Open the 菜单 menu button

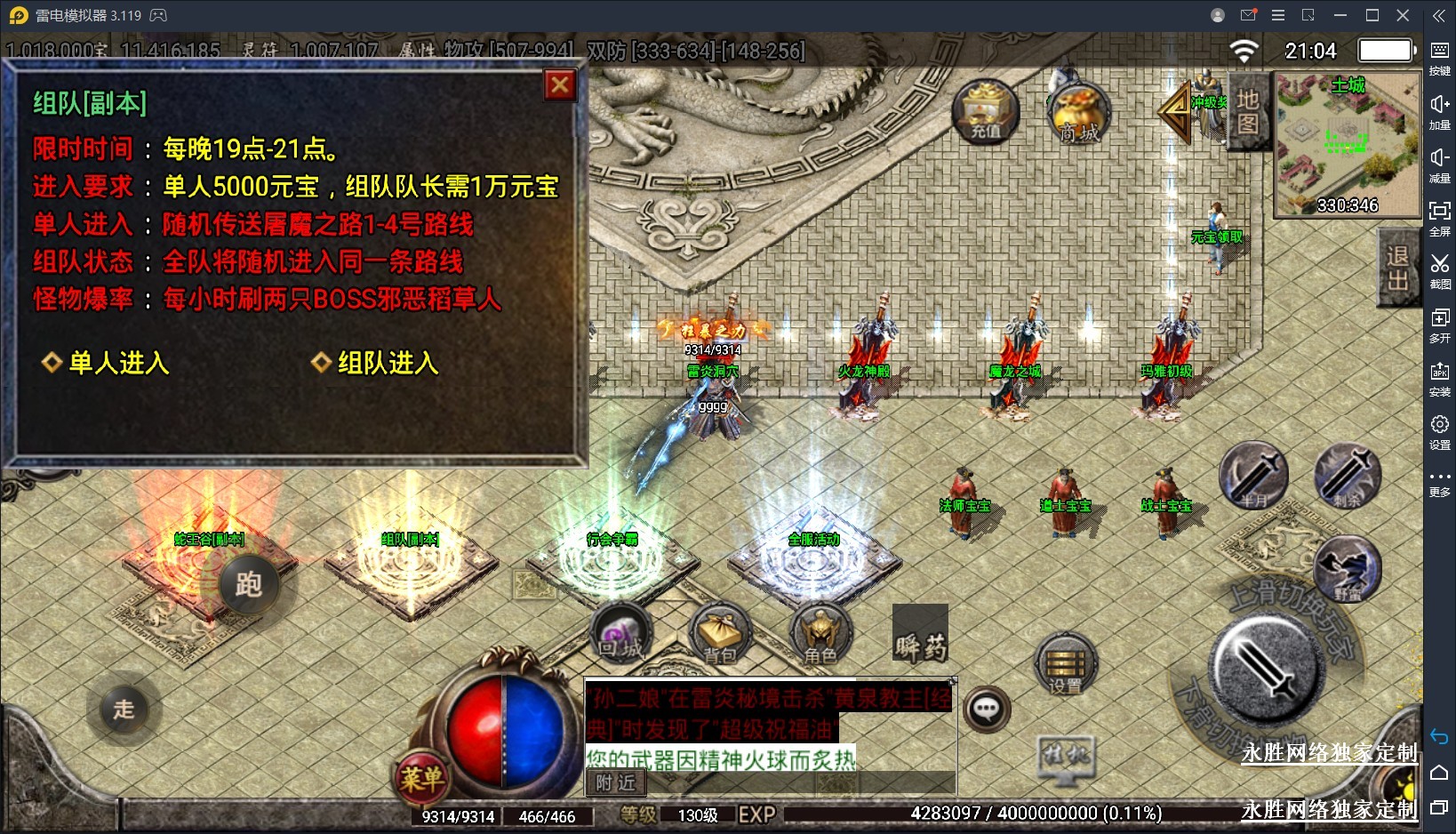pyautogui.click(x=421, y=779)
